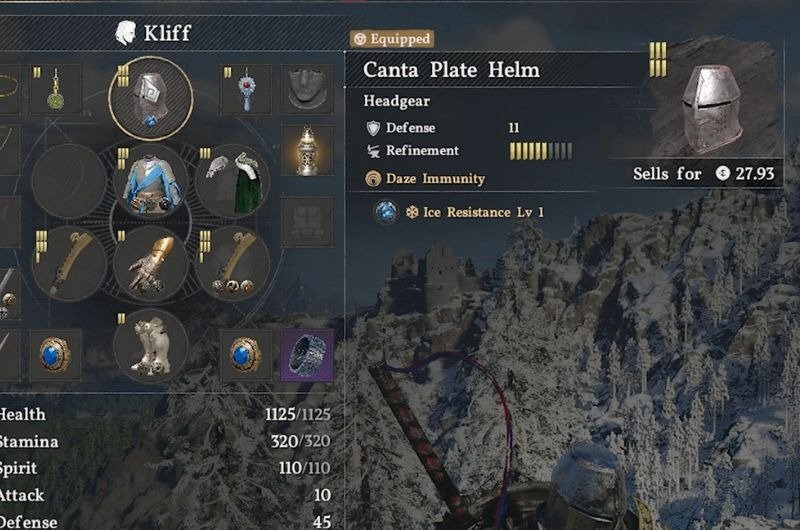This screenshot has height=530, width=800.
Task: Select the equipped Canta Plate Helm slot
Action: (x=151, y=98)
